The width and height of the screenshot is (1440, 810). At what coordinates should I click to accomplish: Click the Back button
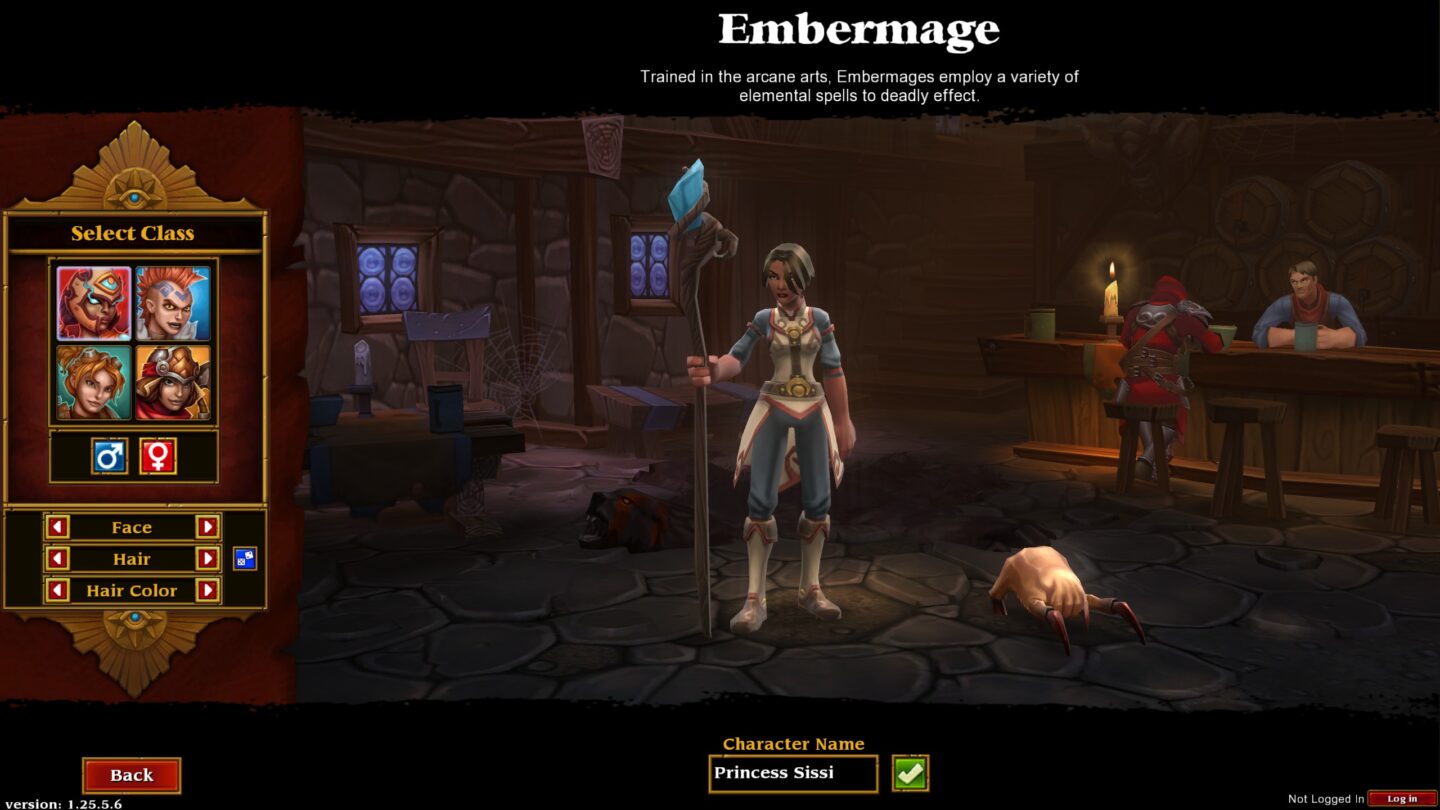click(131, 775)
